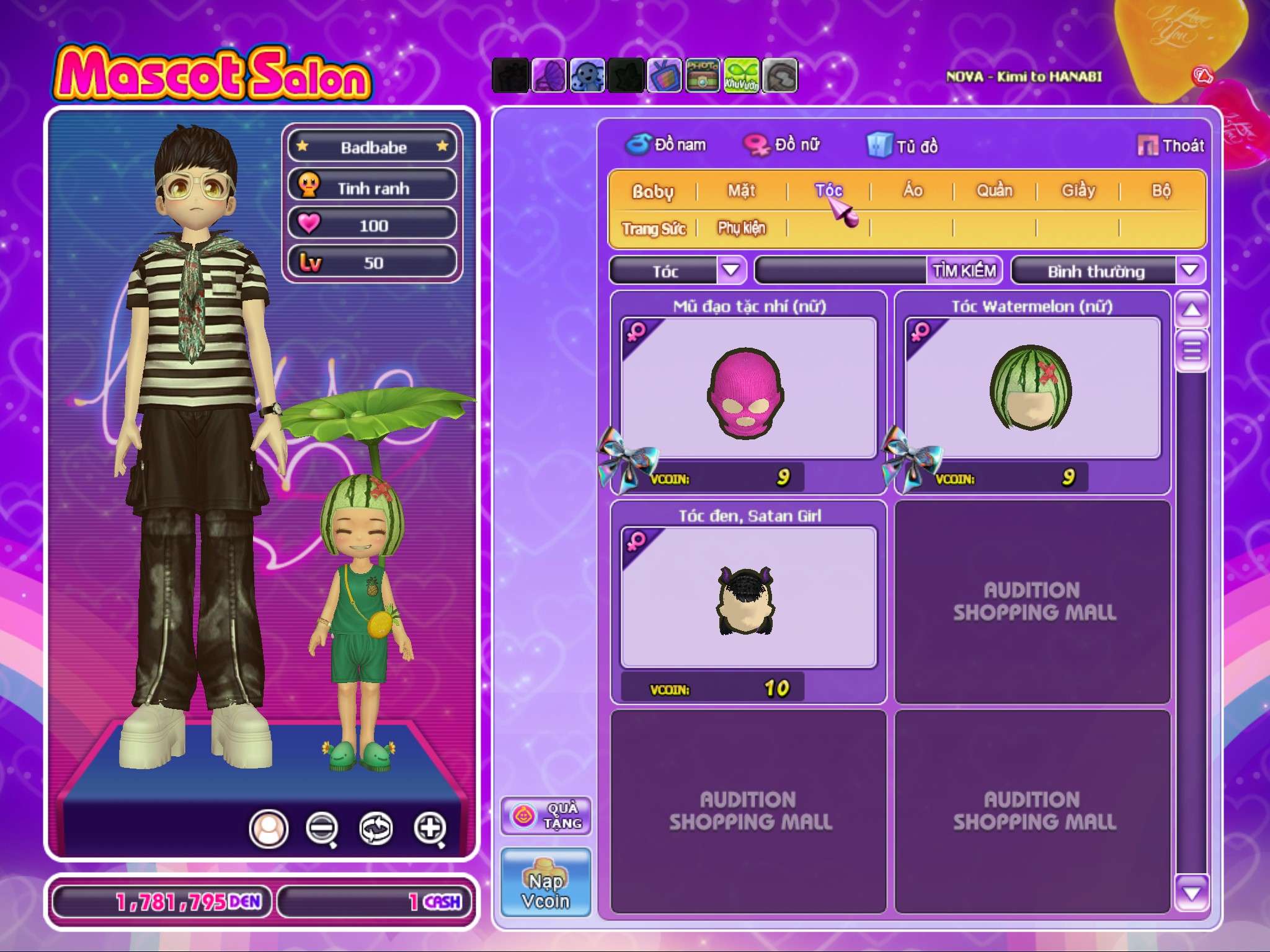Viewport: 1270px width, 952px height.
Task: Rotate the character preview
Action: 376,827
